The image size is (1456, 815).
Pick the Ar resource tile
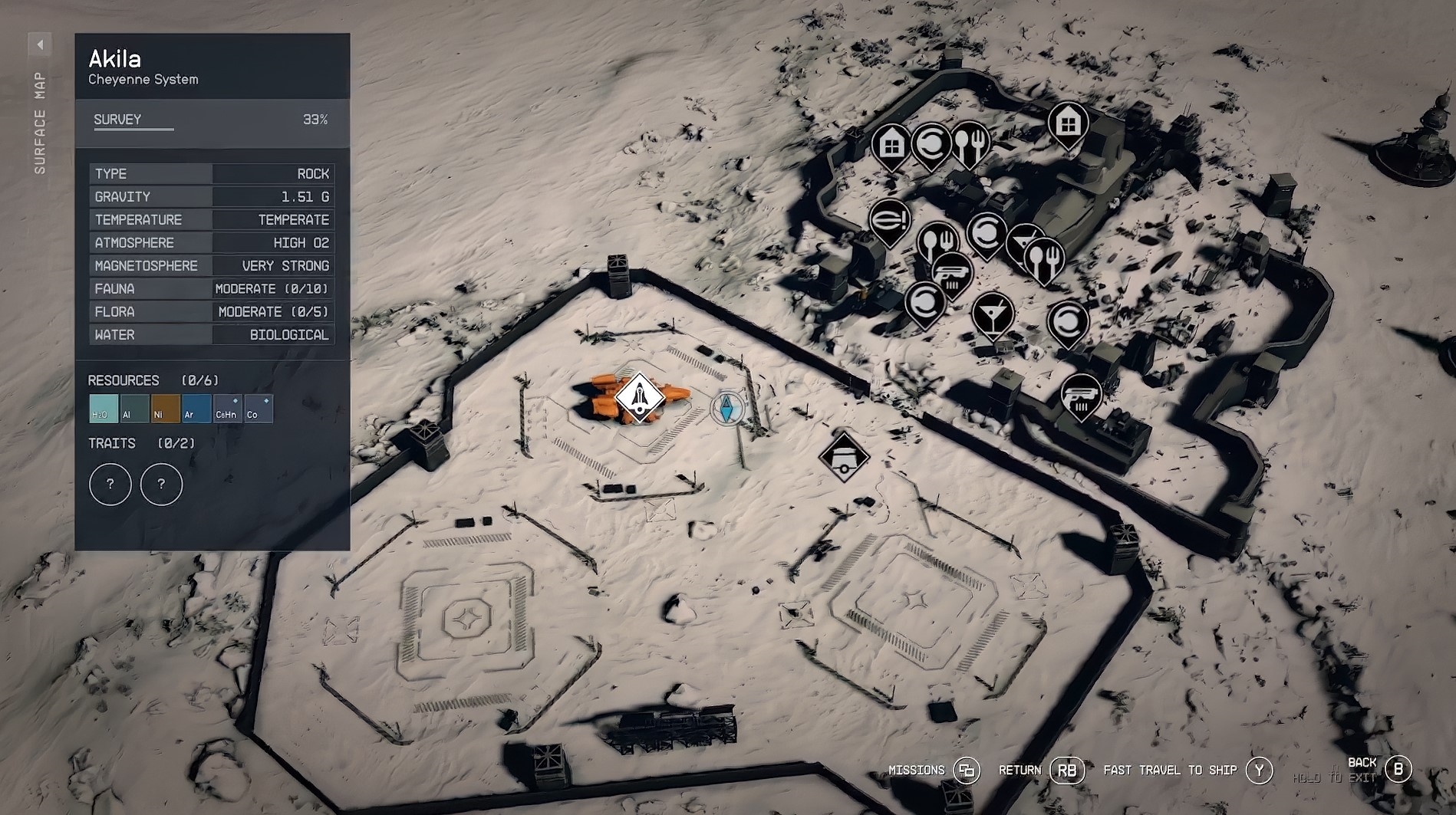click(196, 409)
